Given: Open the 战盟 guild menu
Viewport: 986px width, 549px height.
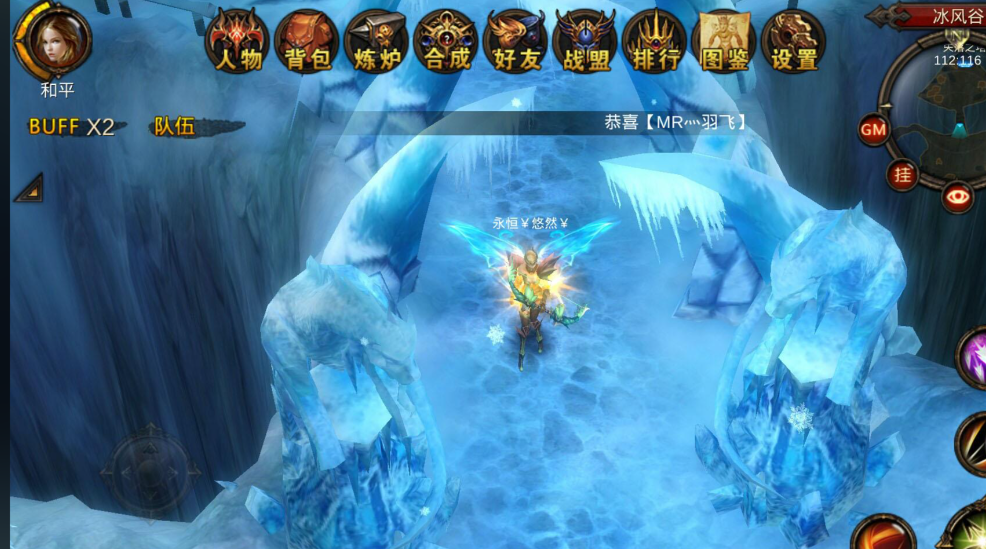Looking at the screenshot, I should 586,42.
